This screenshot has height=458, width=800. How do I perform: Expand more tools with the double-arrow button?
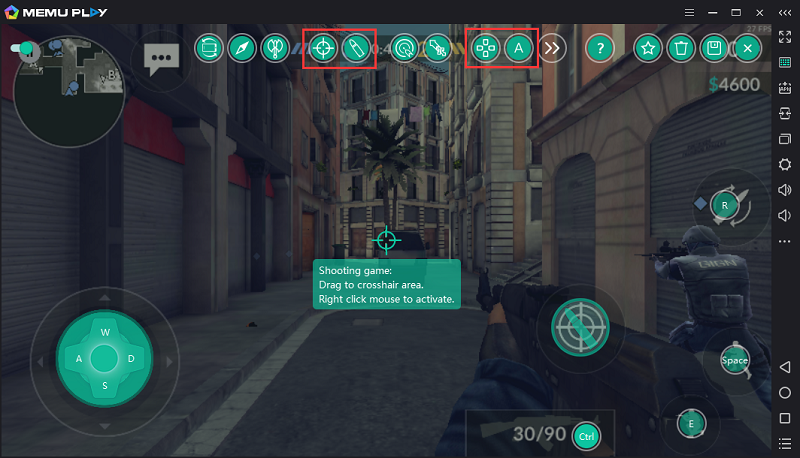[553, 47]
